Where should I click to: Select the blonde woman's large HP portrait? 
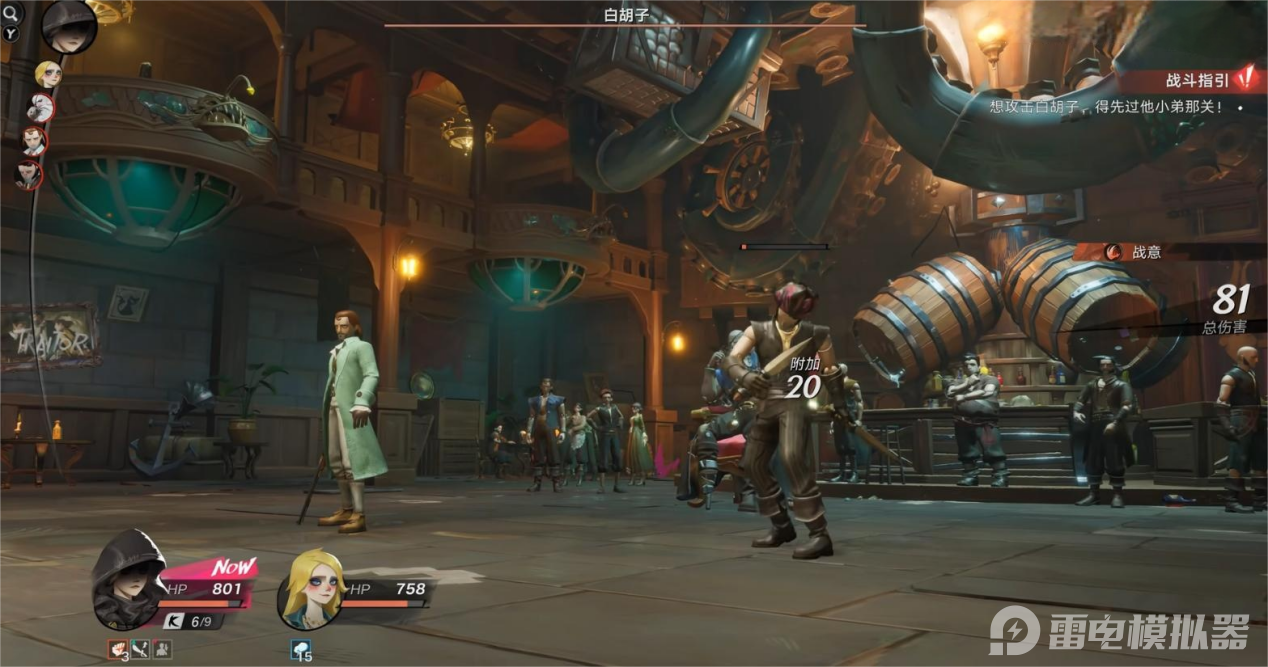pos(311,589)
